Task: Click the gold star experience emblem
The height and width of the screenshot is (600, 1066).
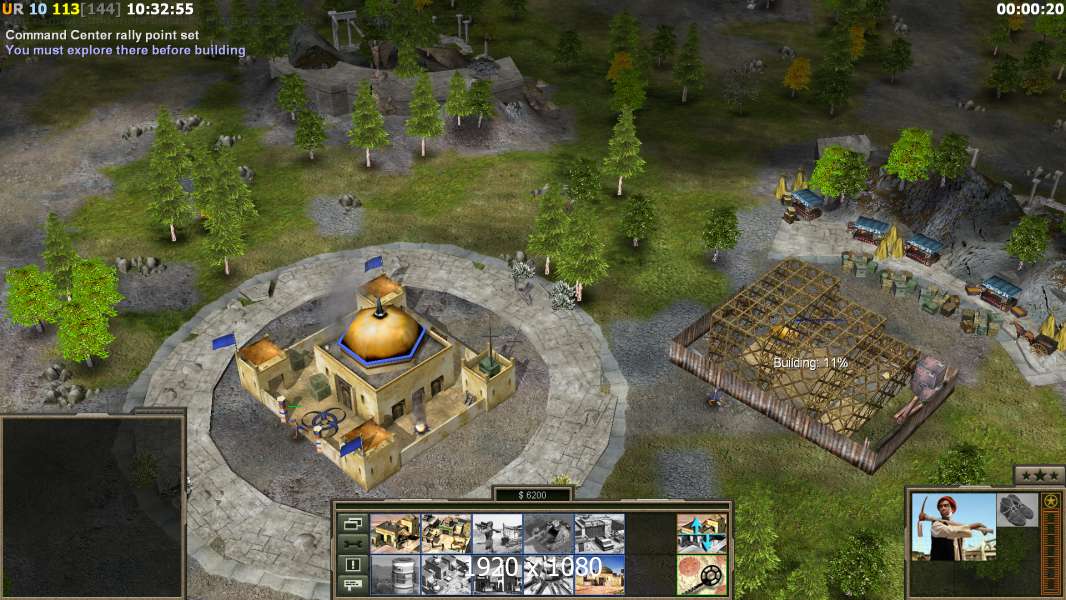Action: point(1050,501)
